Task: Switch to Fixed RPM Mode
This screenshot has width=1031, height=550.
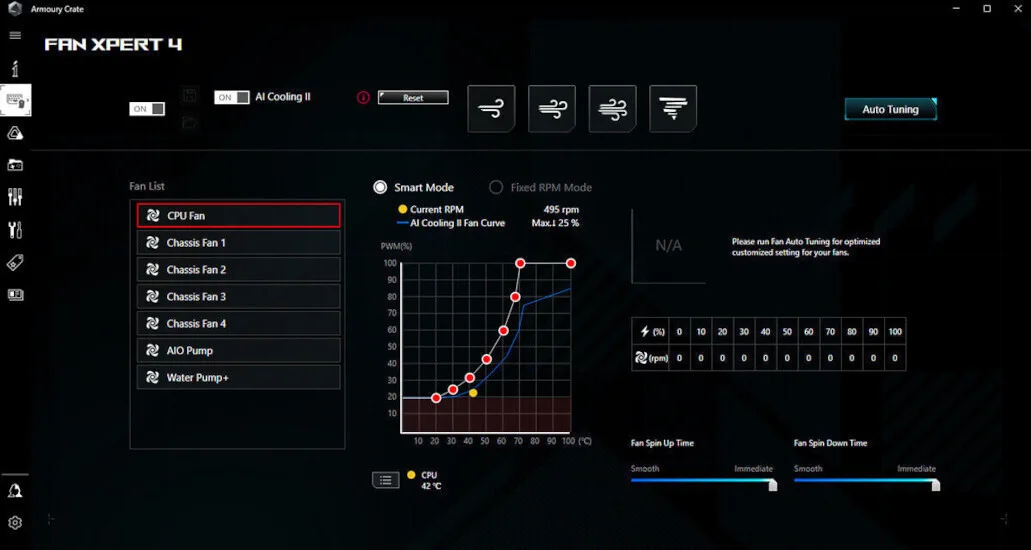Action: click(x=496, y=187)
